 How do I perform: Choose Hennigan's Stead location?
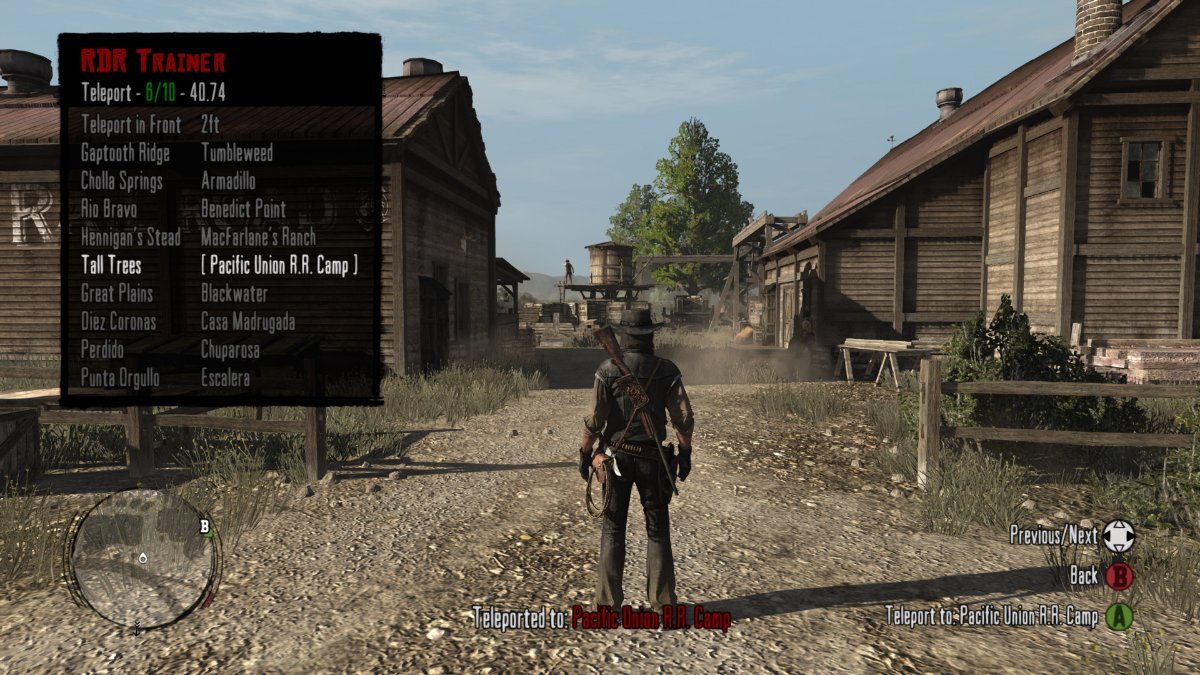[131, 237]
